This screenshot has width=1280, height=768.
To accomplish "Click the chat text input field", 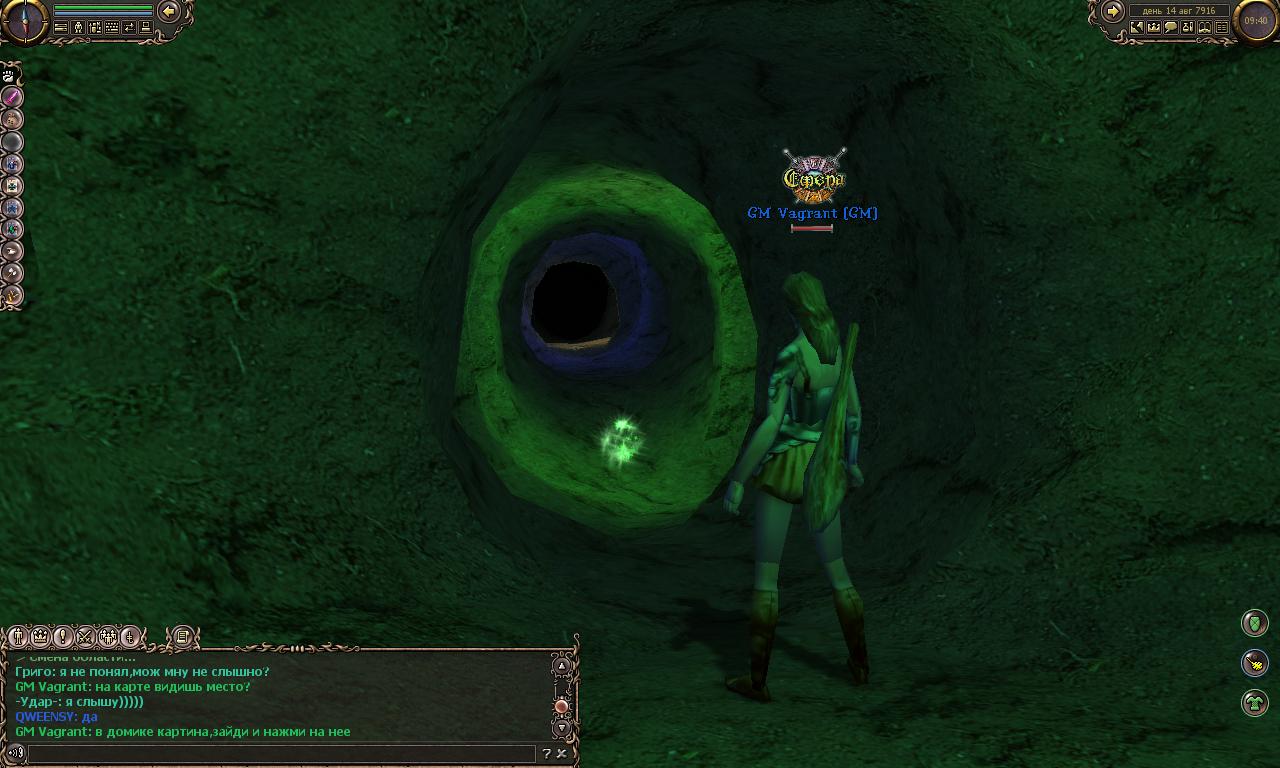I will tap(282, 754).
